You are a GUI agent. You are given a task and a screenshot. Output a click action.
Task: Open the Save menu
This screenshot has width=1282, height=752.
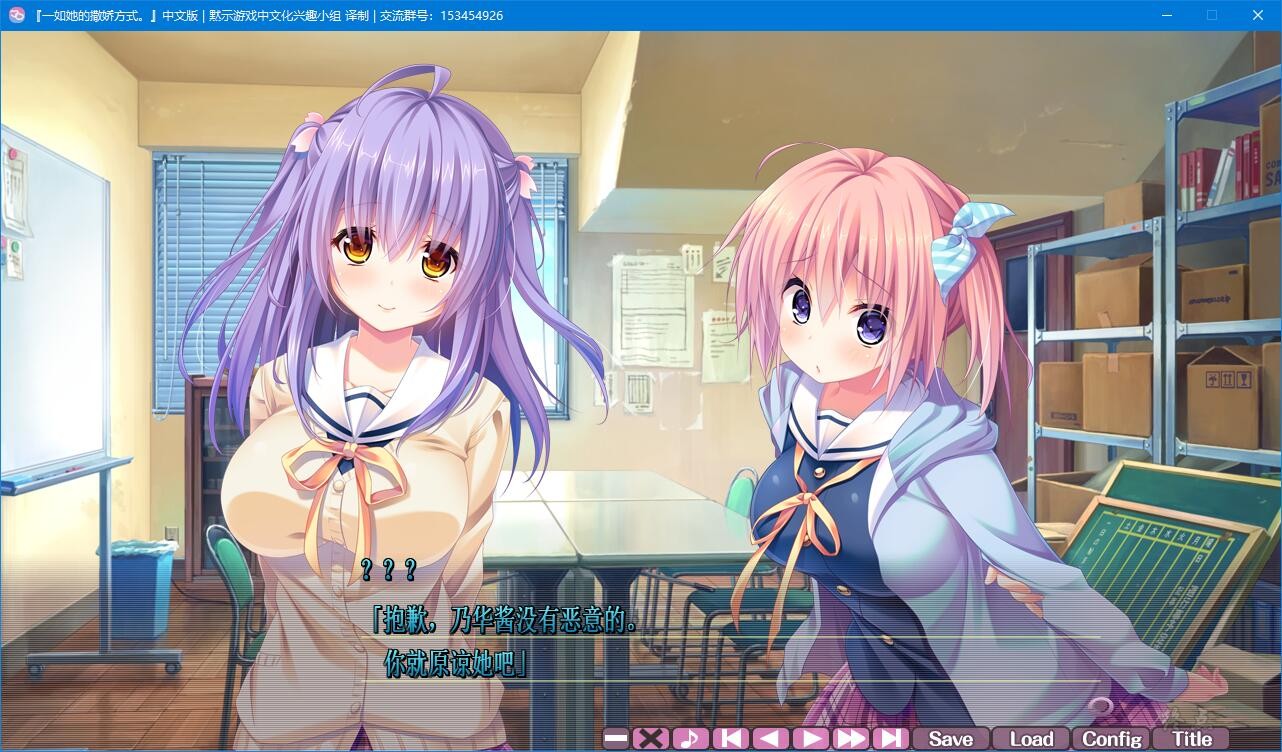click(x=950, y=739)
